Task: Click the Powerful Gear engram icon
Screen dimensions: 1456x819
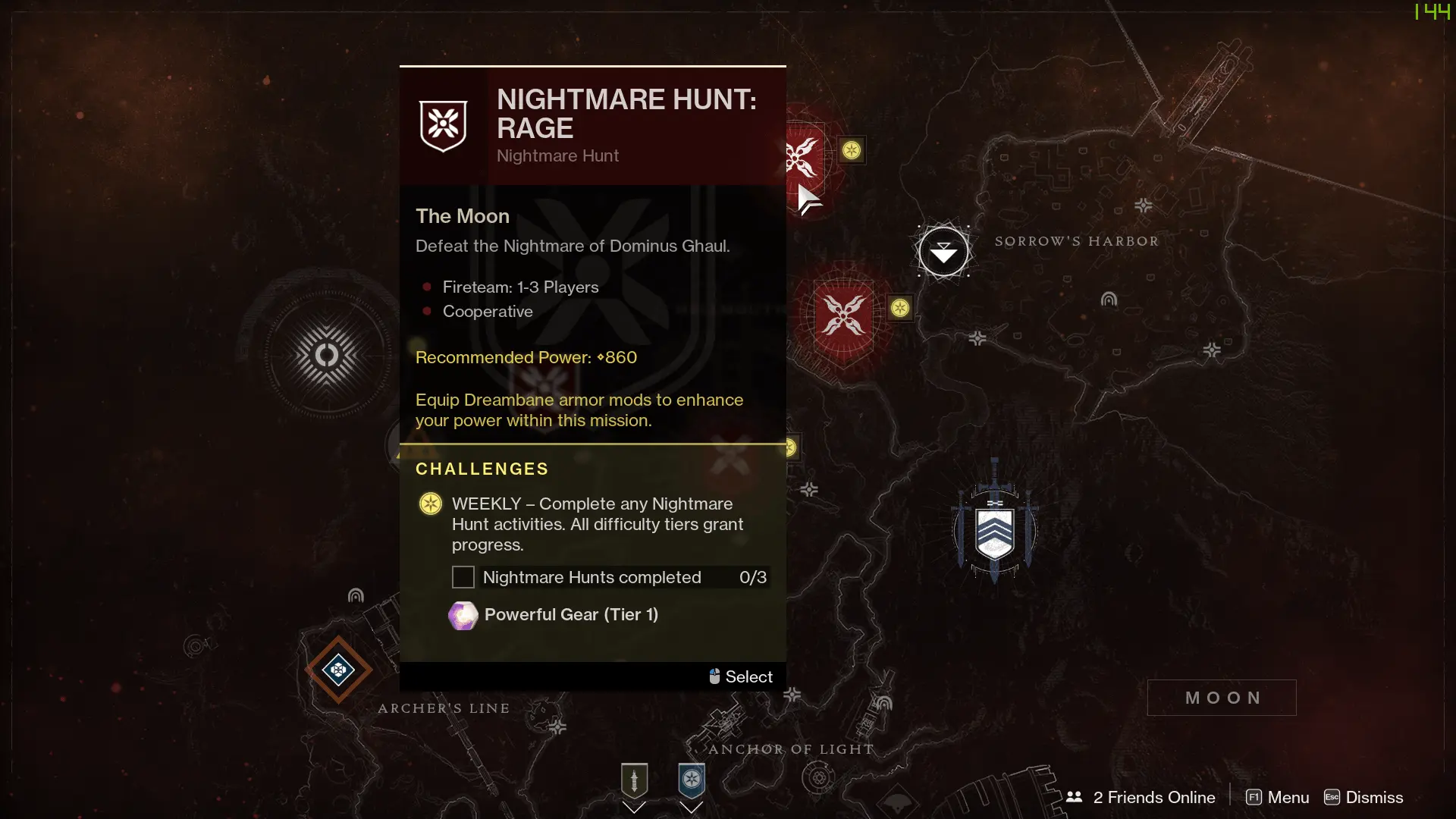Action: coord(463,616)
